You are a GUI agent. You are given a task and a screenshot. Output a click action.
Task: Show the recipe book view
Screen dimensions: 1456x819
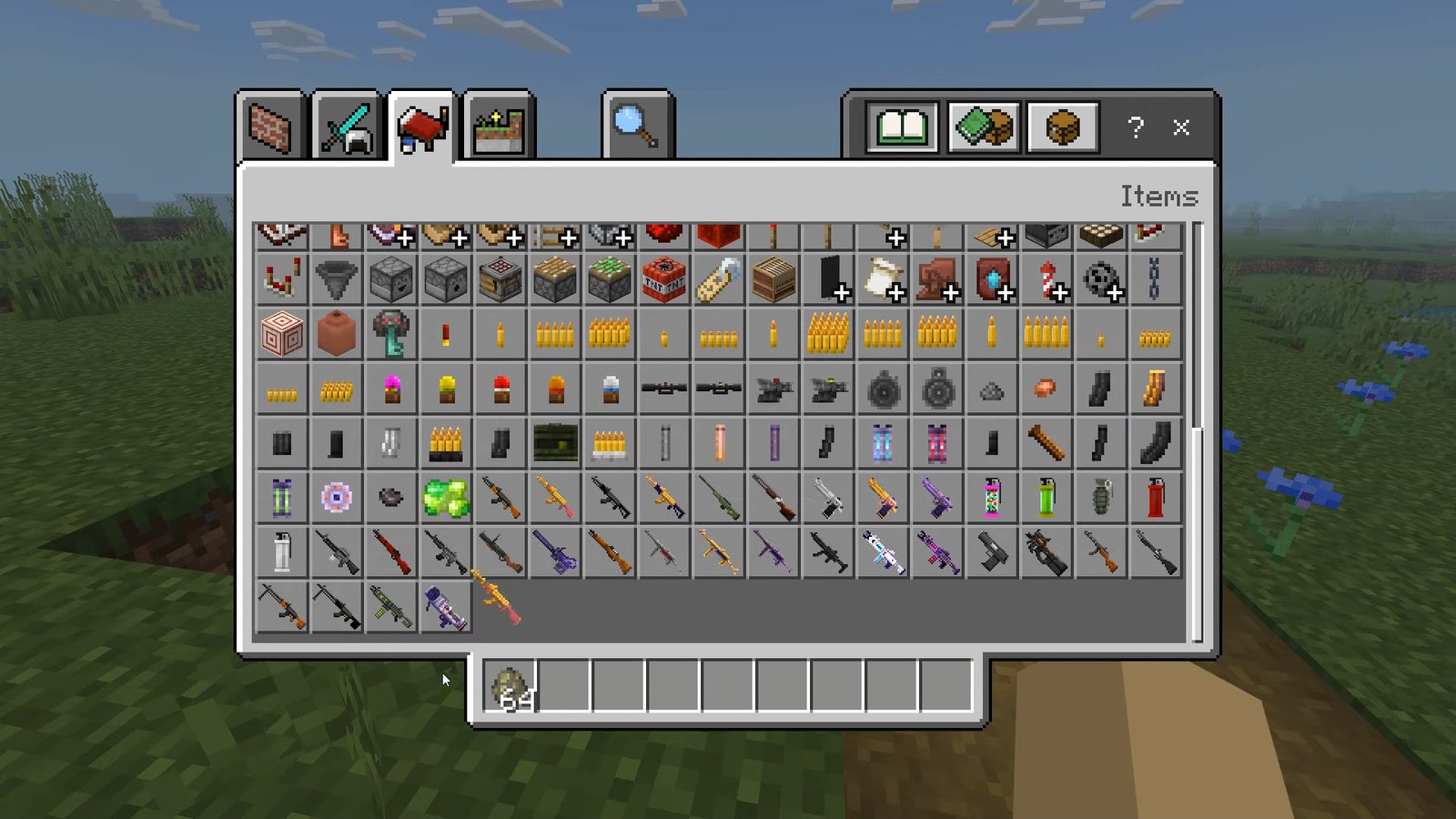click(901, 126)
